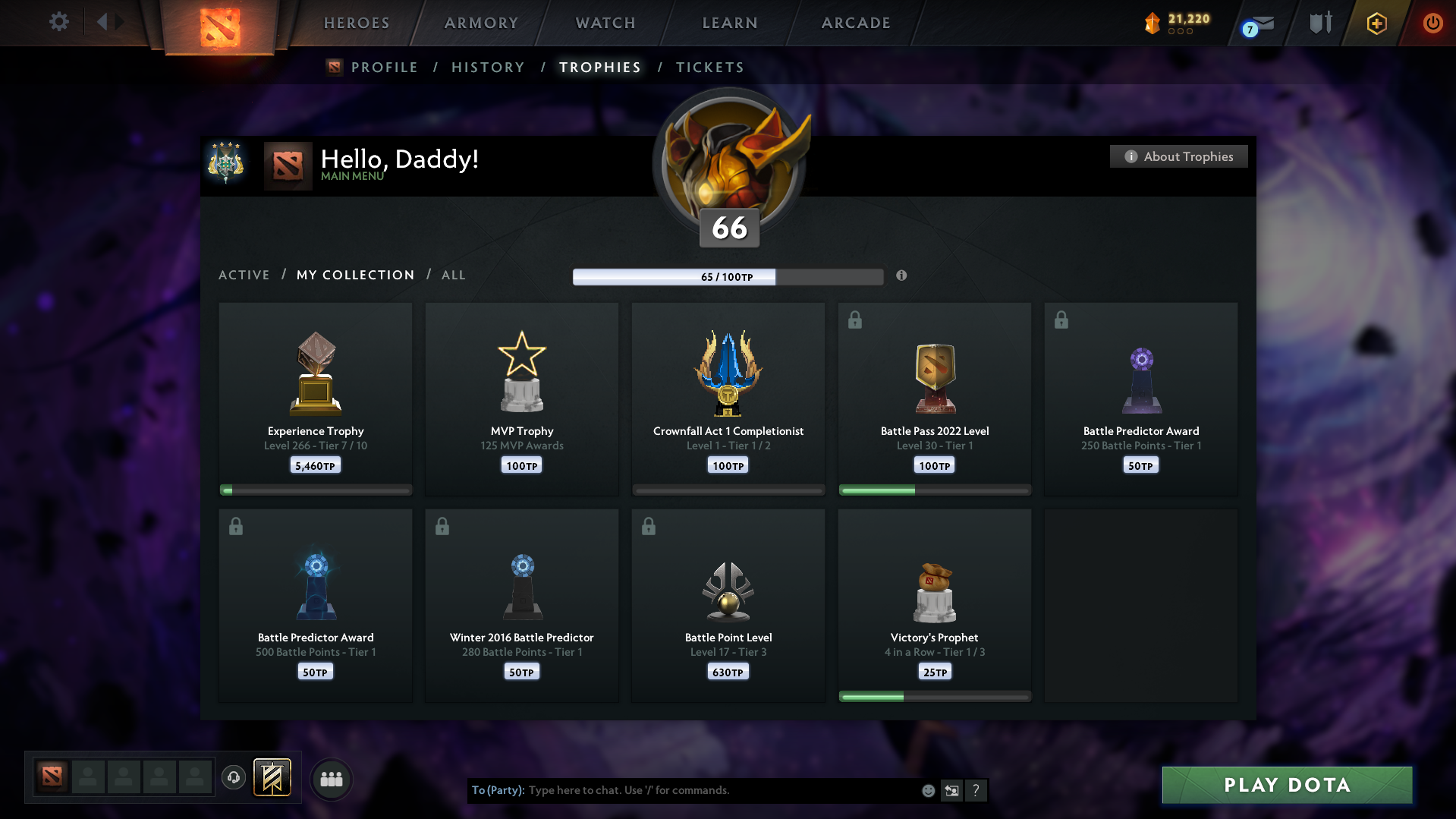This screenshot has width=1456, height=819.
Task: Click the About Trophies button
Action: tap(1178, 156)
